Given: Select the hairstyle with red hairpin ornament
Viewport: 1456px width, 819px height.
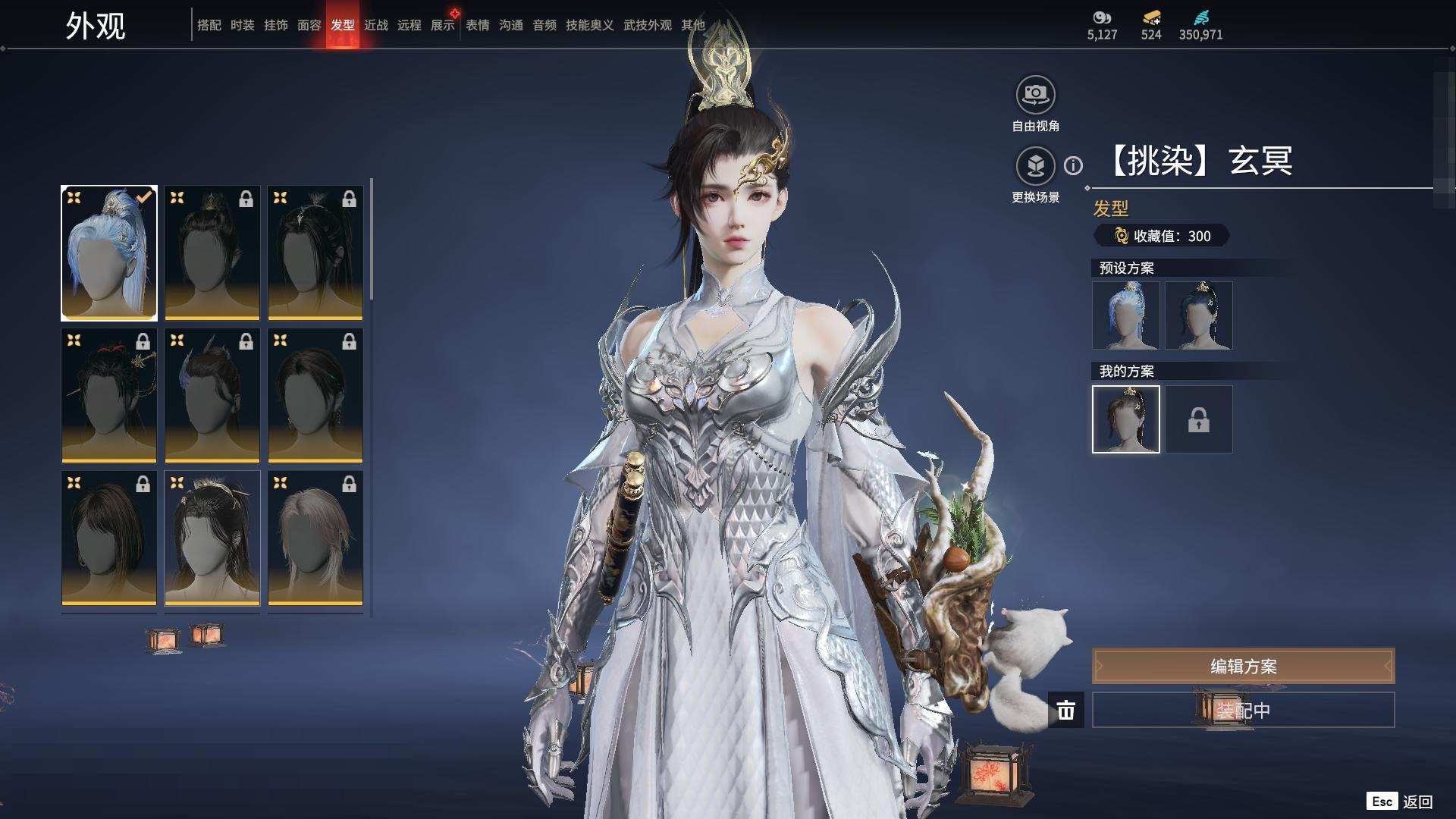Looking at the screenshot, I should [109, 395].
